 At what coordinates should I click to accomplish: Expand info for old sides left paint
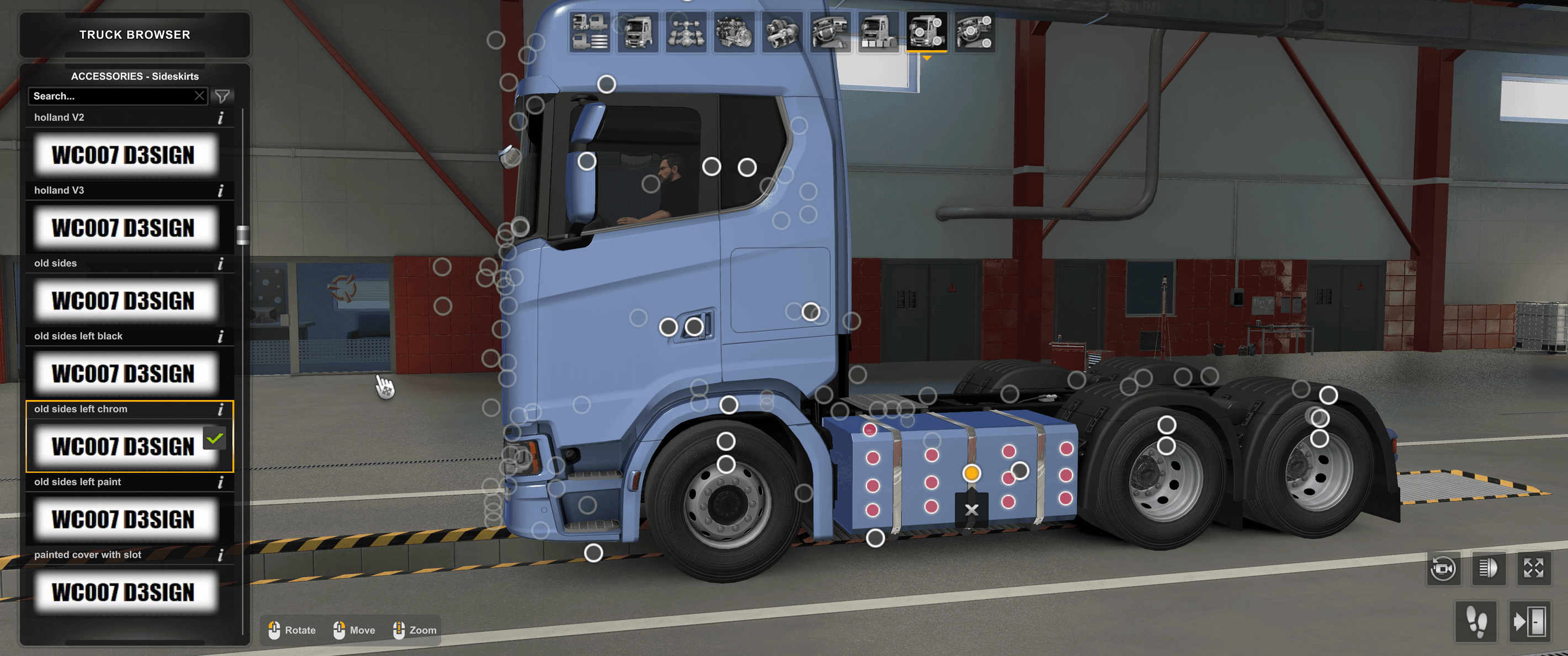coord(221,483)
